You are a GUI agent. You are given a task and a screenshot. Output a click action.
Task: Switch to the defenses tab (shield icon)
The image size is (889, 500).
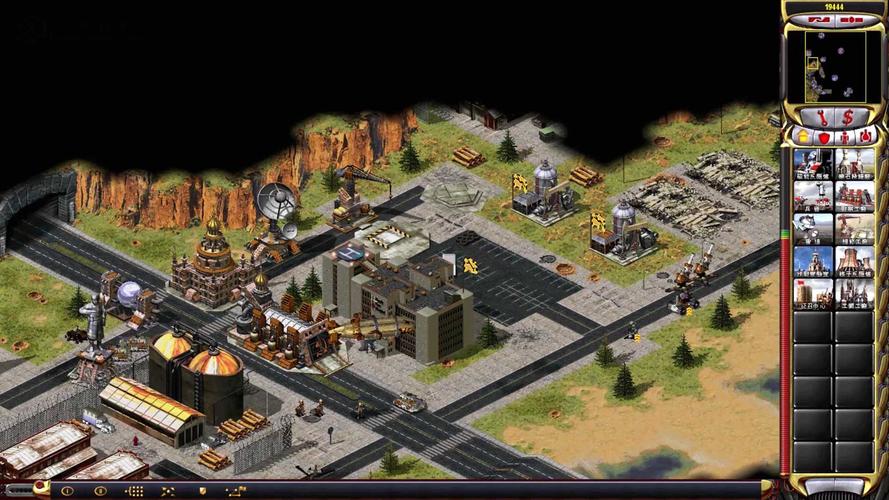pyautogui.click(x=822, y=136)
